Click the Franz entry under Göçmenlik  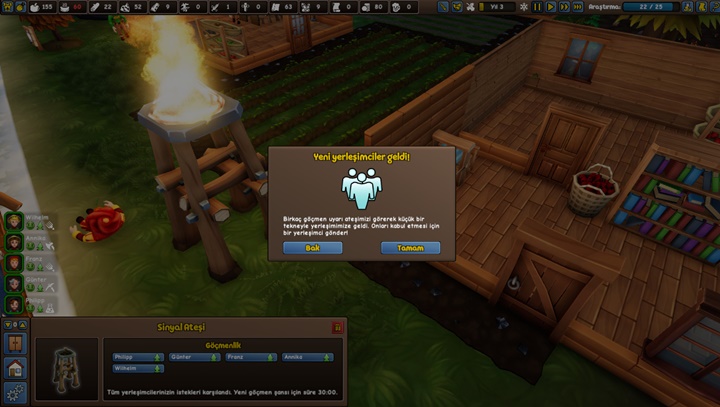251,357
